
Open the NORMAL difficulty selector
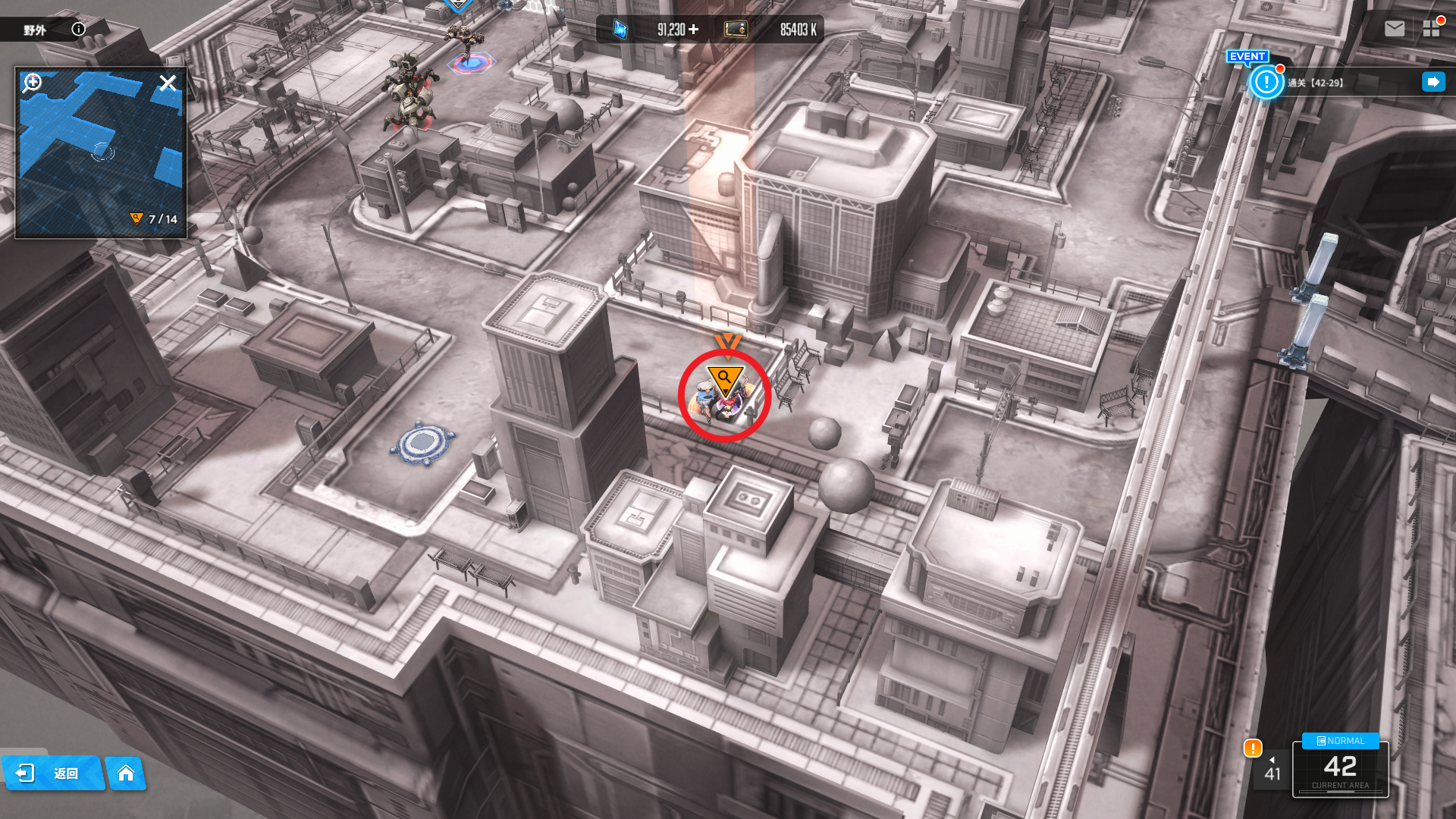[x=1340, y=741]
